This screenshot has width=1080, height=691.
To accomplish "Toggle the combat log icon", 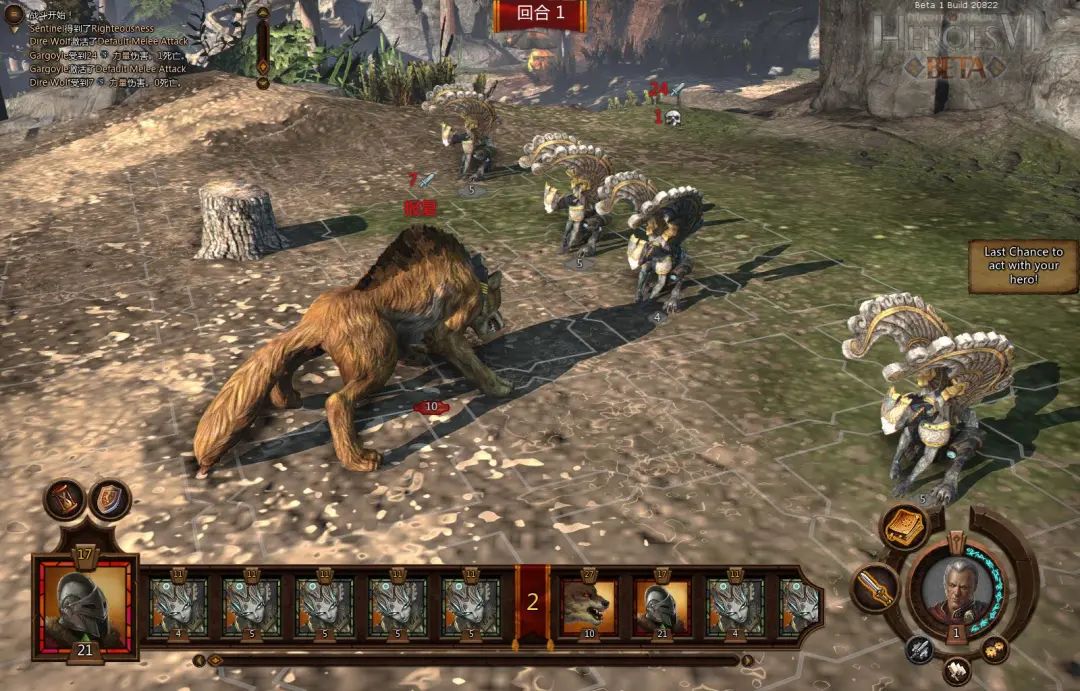I will (x=13, y=14).
